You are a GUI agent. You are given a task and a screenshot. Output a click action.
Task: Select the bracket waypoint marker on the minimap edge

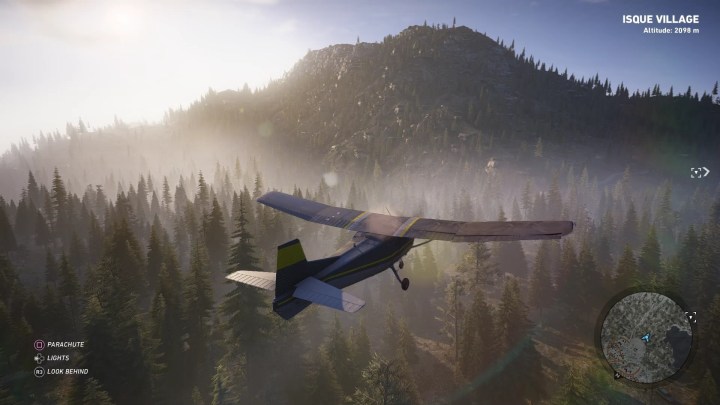(690, 316)
